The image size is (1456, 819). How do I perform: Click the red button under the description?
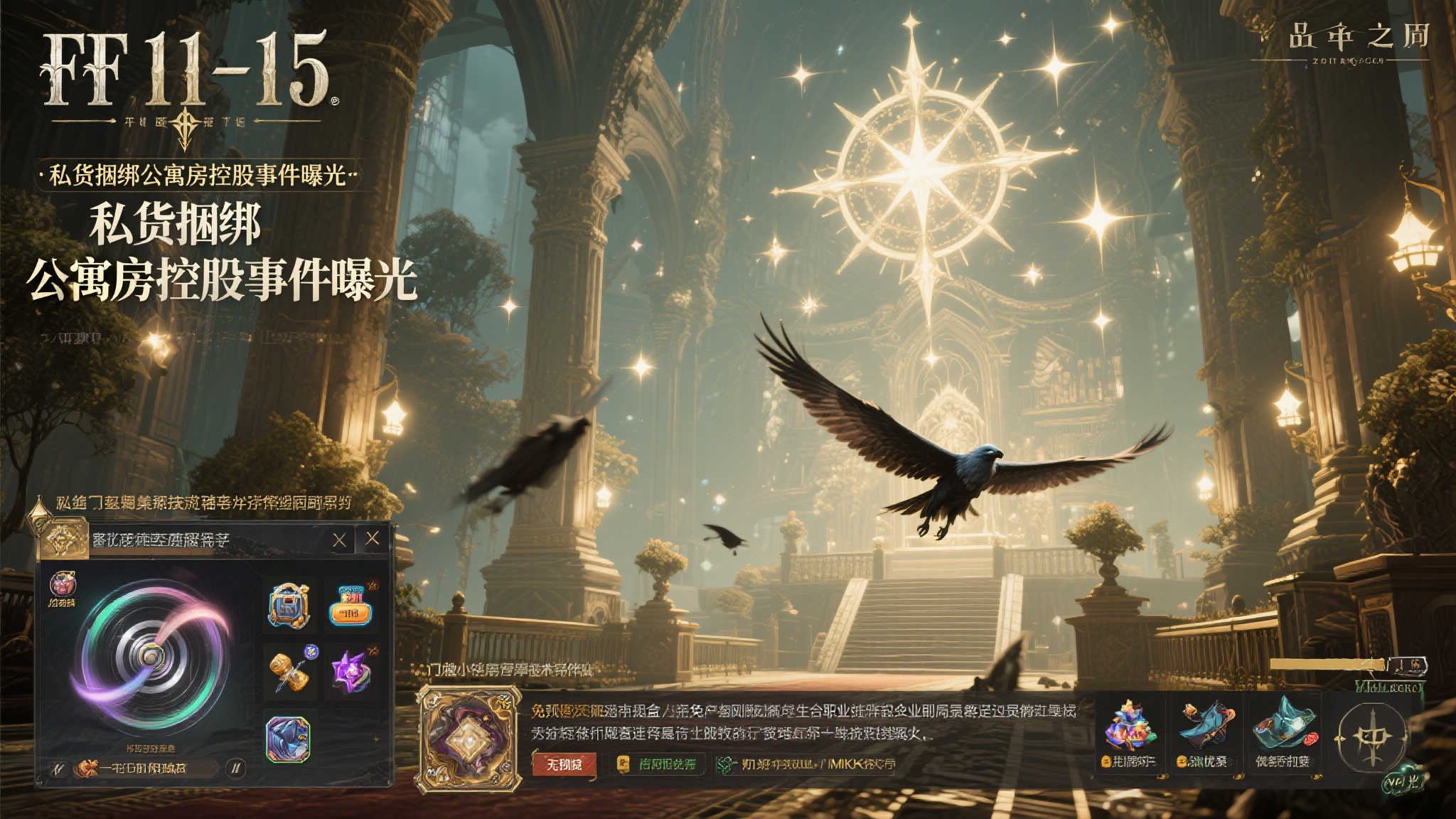pyautogui.click(x=564, y=764)
